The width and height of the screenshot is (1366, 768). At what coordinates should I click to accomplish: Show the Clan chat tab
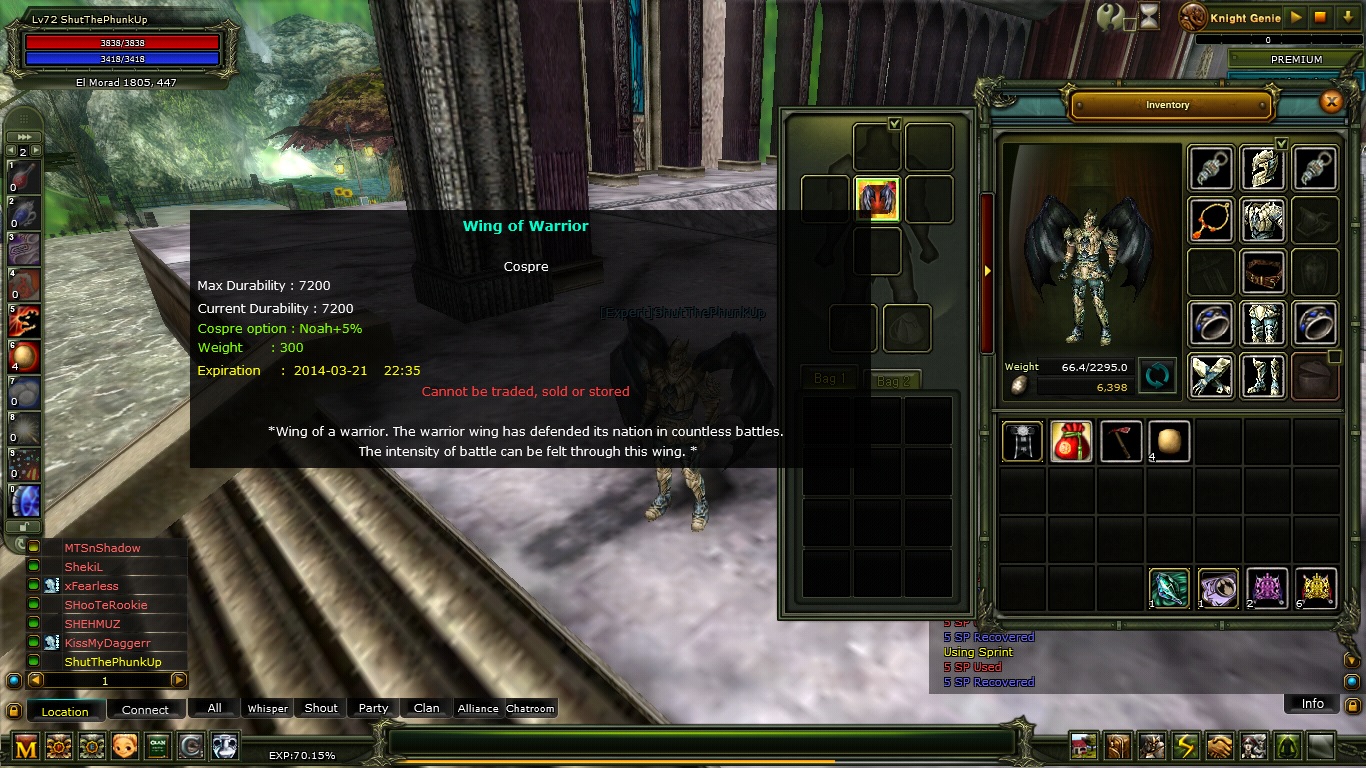[x=427, y=708]
